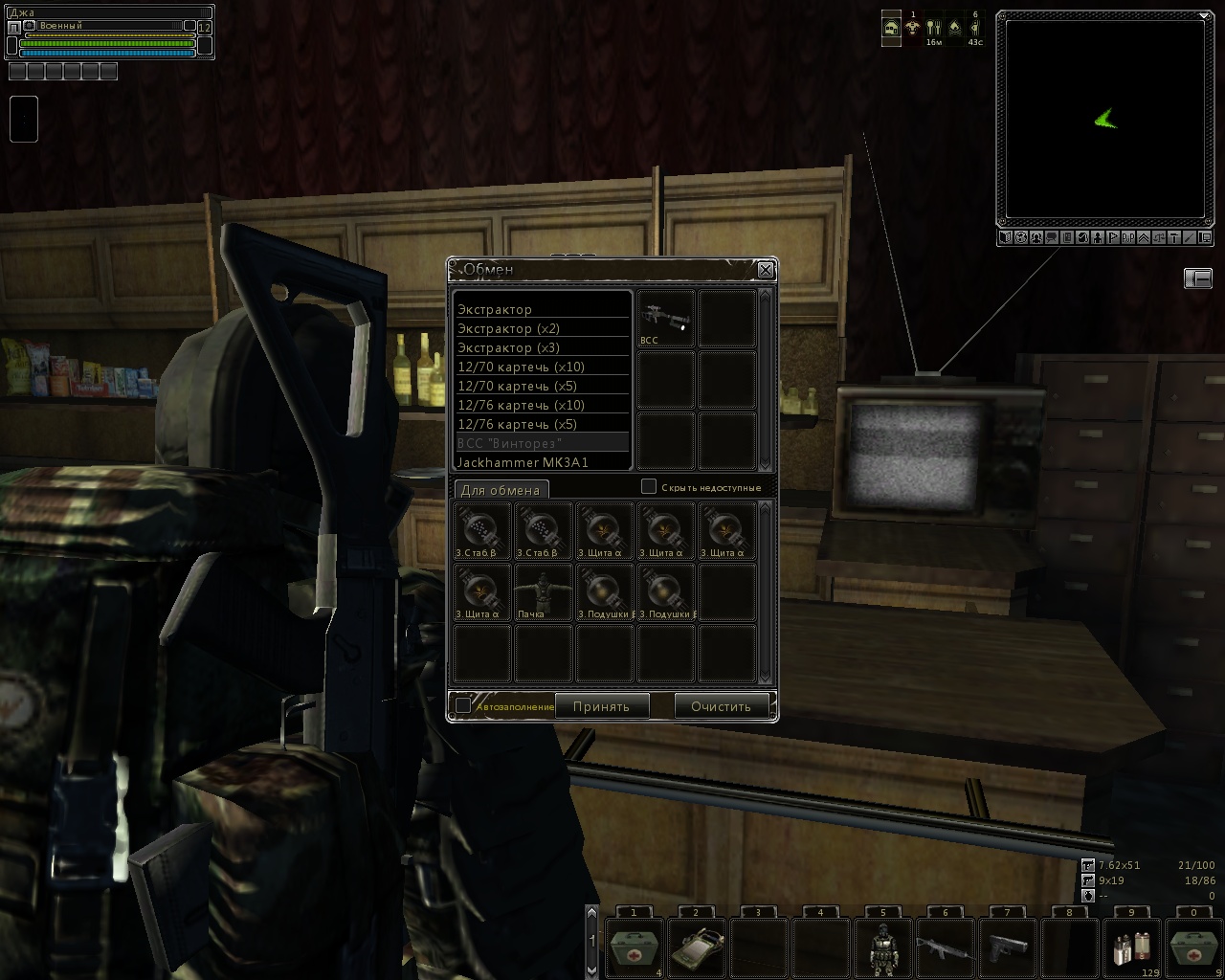This screenshot has width=1225, height=980.
Task: Clear the exchange with the Очистить button
Action: tap(722, 706)
